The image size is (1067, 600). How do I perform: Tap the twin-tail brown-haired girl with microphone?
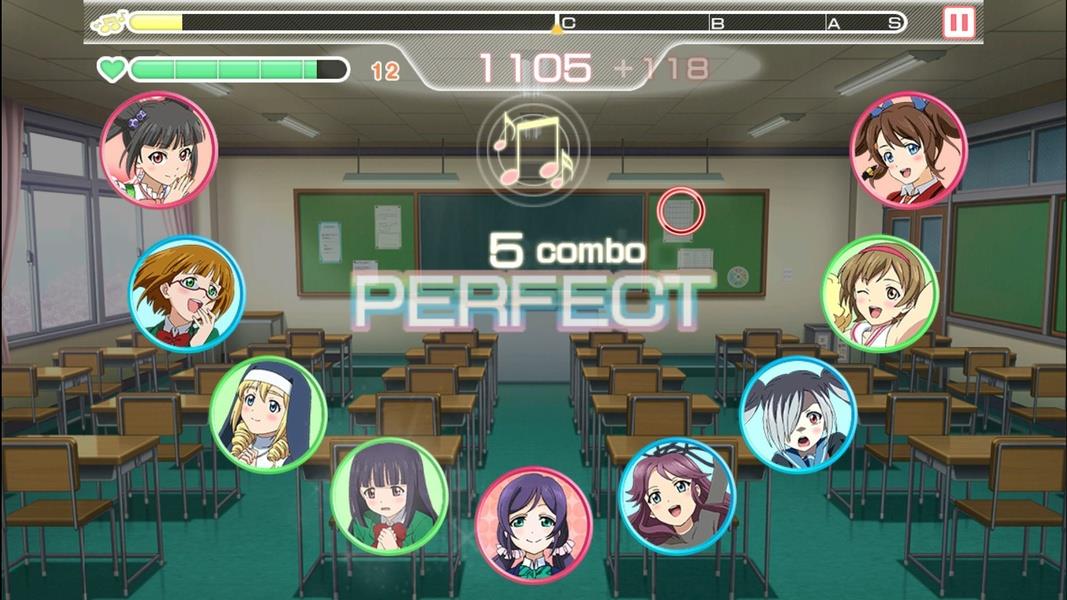pos(908,150)
